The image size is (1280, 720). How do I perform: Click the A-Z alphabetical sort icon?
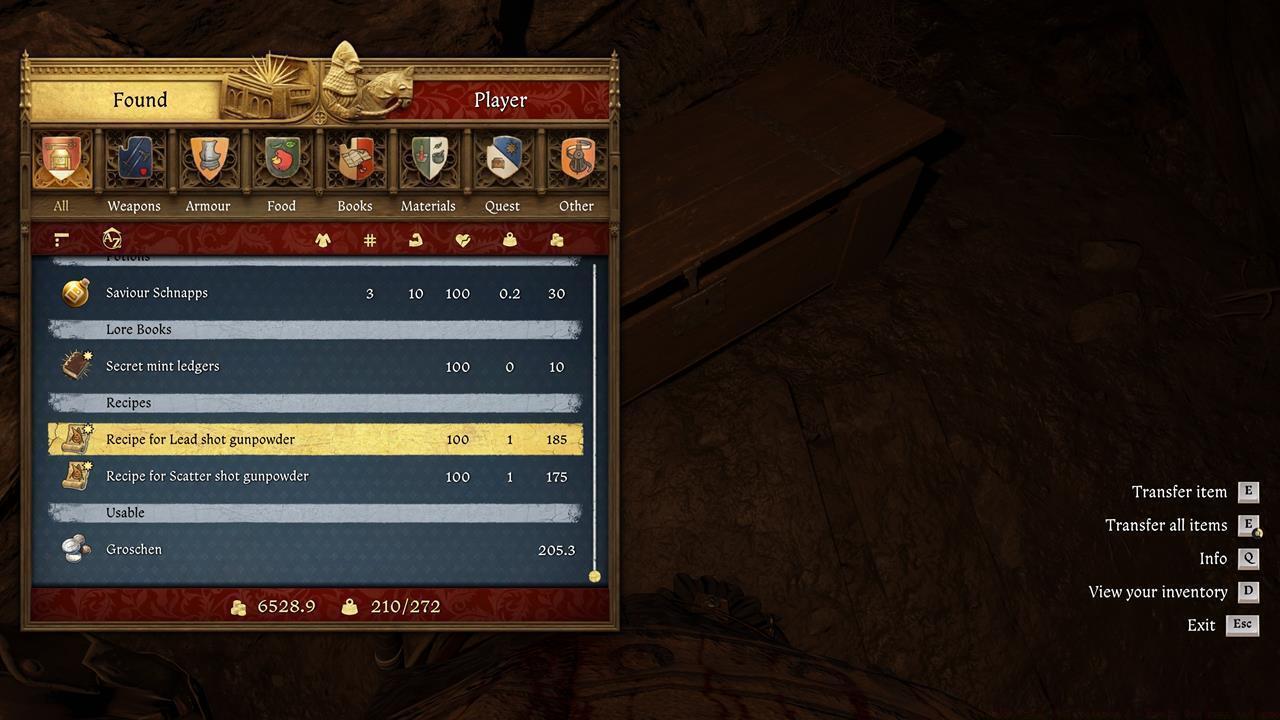click(112, 239)
